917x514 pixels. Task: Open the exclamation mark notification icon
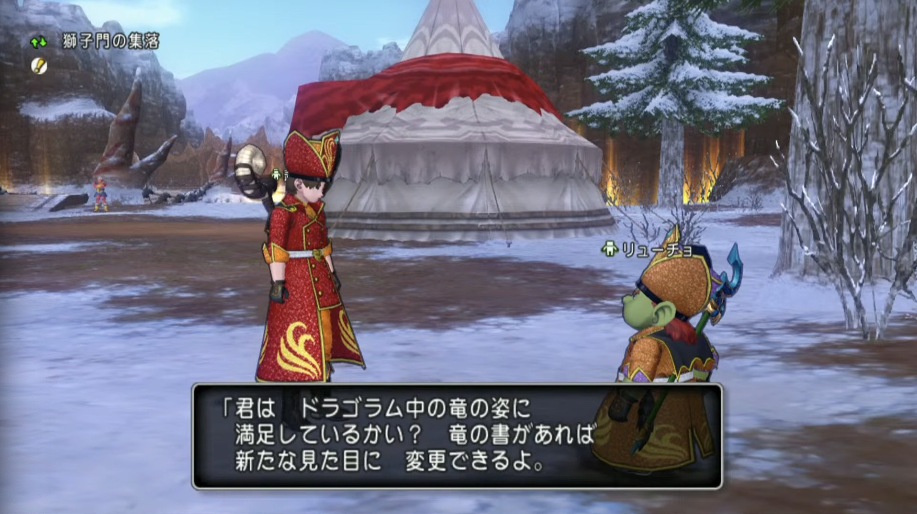pos(38,64)
